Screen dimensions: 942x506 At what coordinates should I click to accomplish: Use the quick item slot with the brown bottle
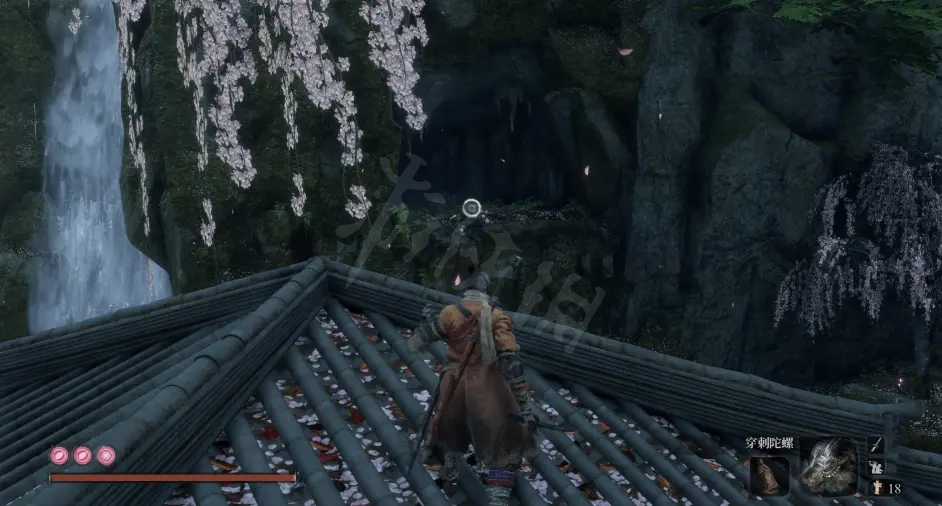770,473
